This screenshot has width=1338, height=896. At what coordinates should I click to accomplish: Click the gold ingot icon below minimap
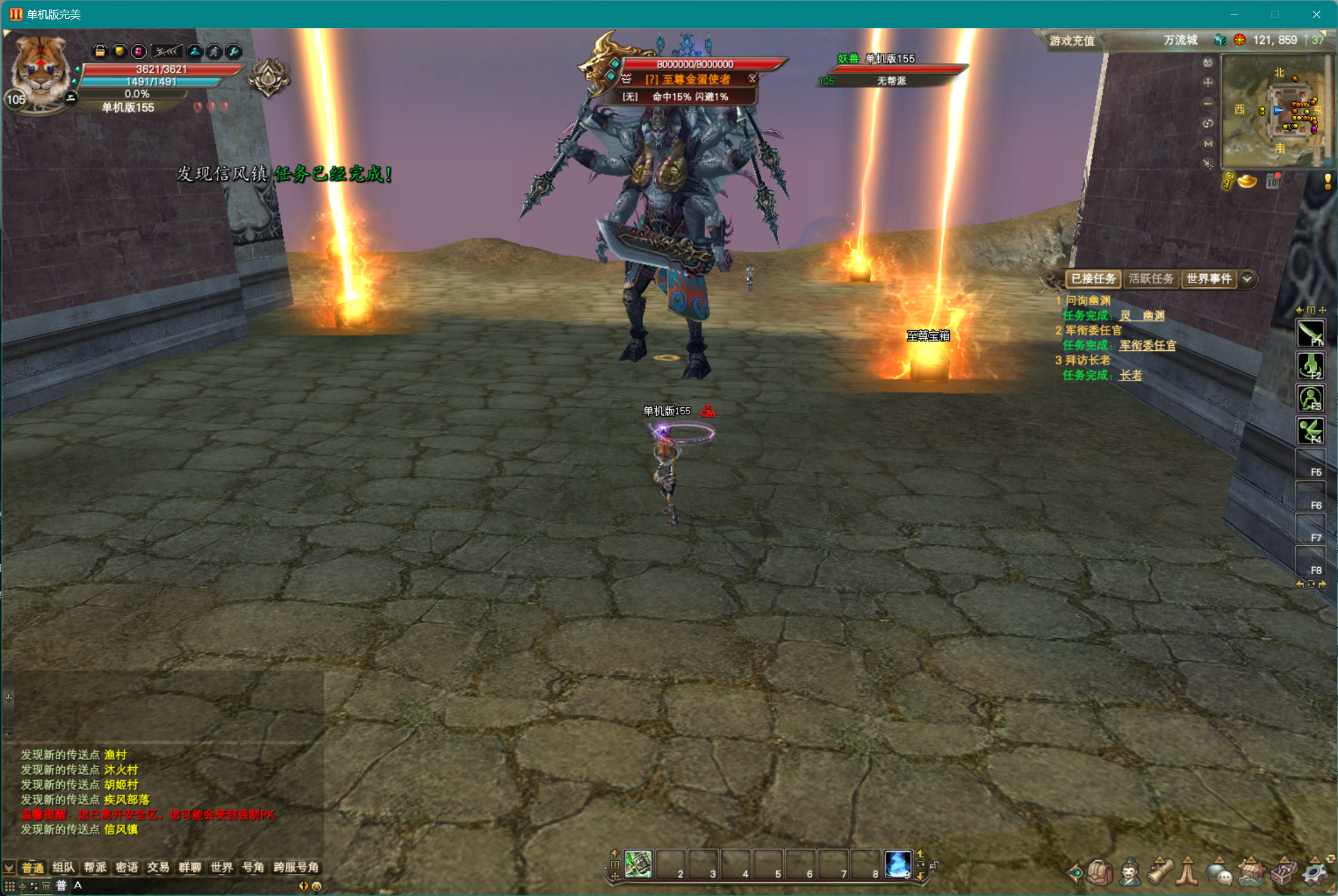(1247, 182)
